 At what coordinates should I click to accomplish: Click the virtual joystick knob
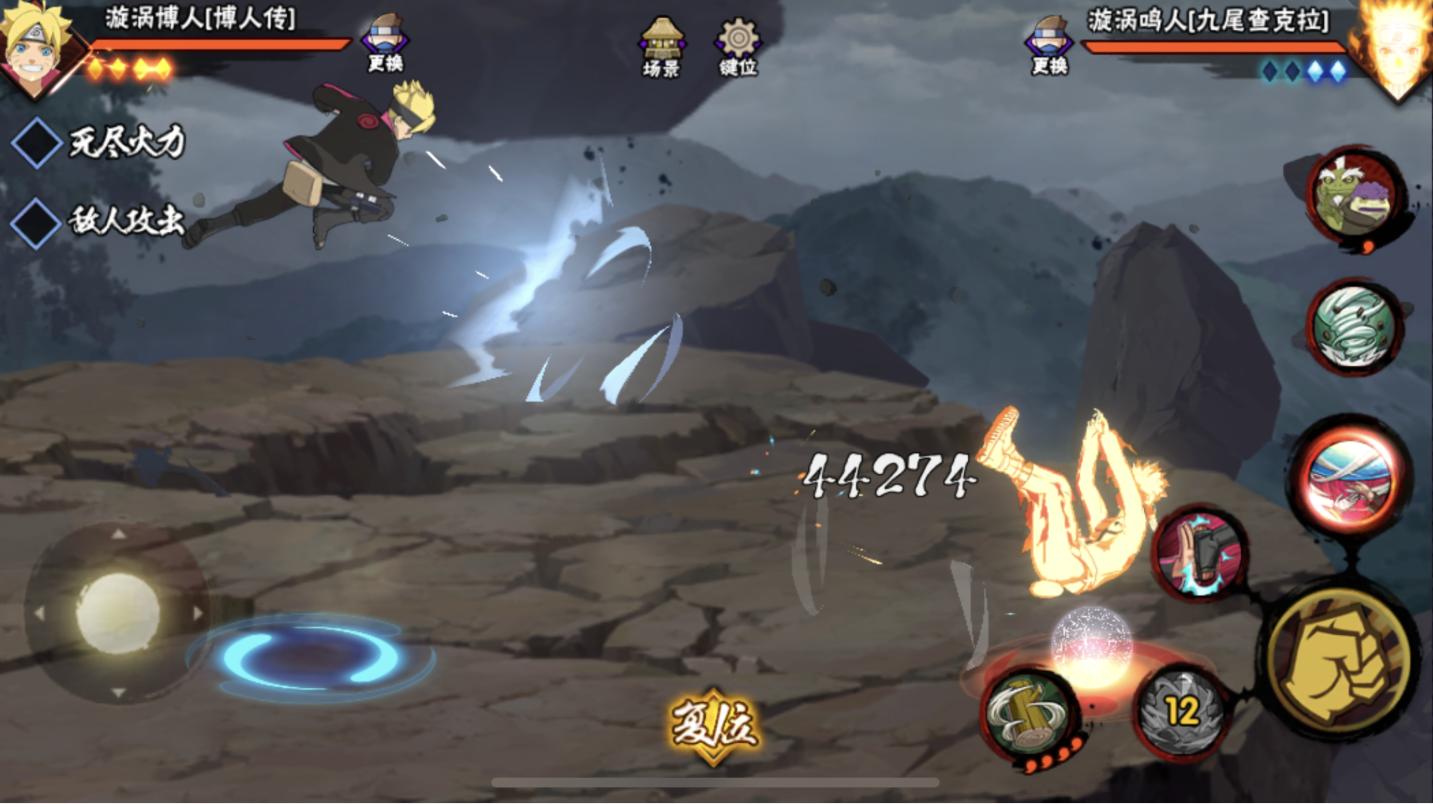pyautogui.click(x=118, y=612)
